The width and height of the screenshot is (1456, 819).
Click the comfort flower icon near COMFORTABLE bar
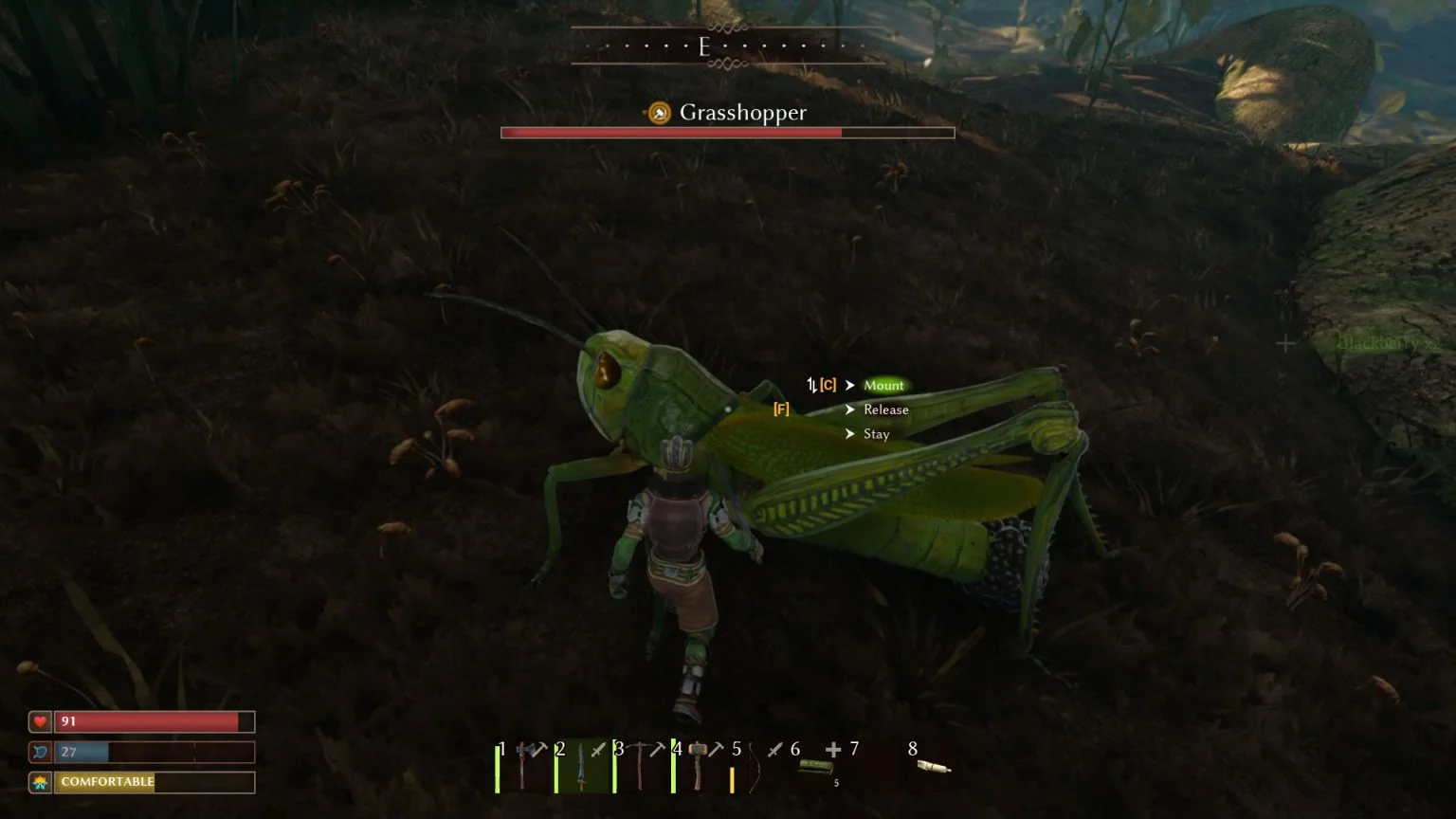39,782
